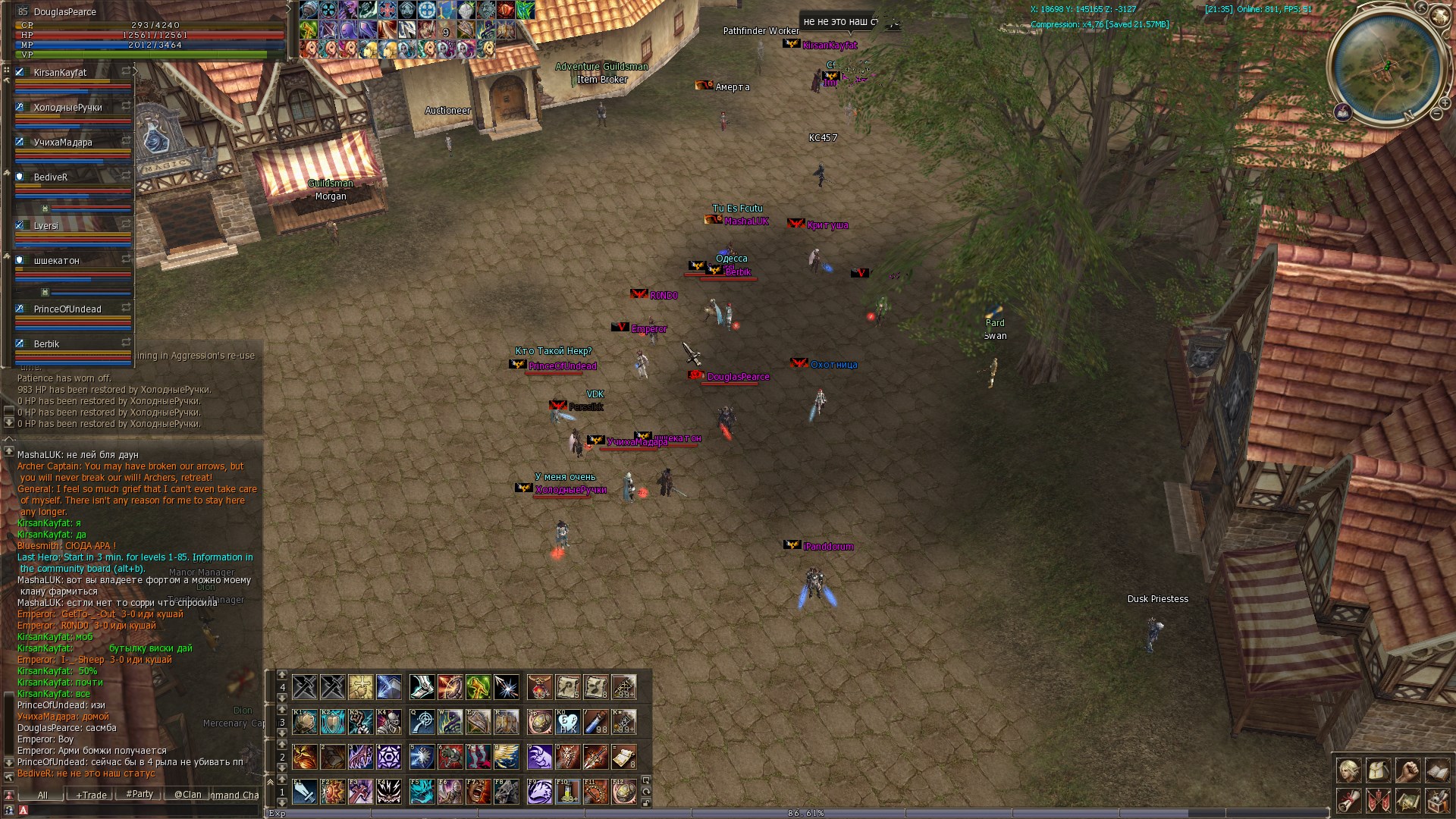Open the clenched fist actions menu

click(x=1407, y=770)
